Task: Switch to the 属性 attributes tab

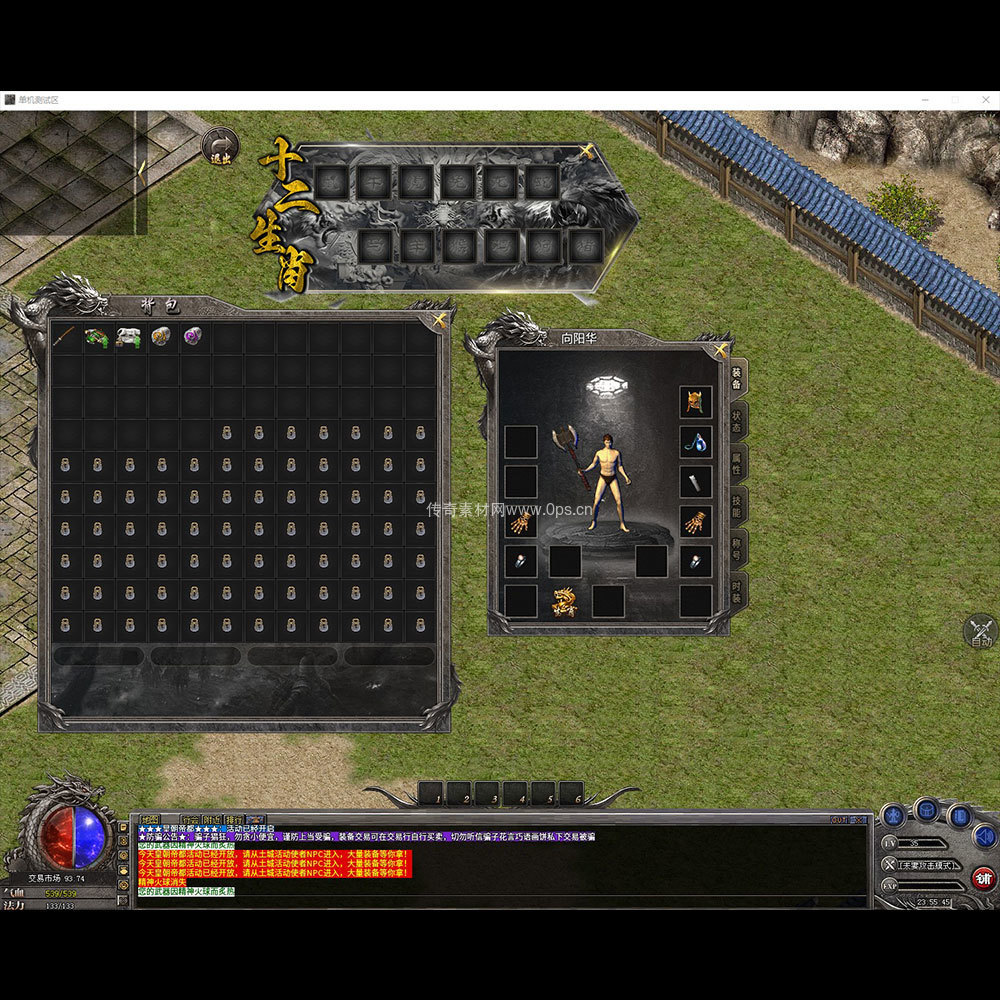Action: pos(737,461)
